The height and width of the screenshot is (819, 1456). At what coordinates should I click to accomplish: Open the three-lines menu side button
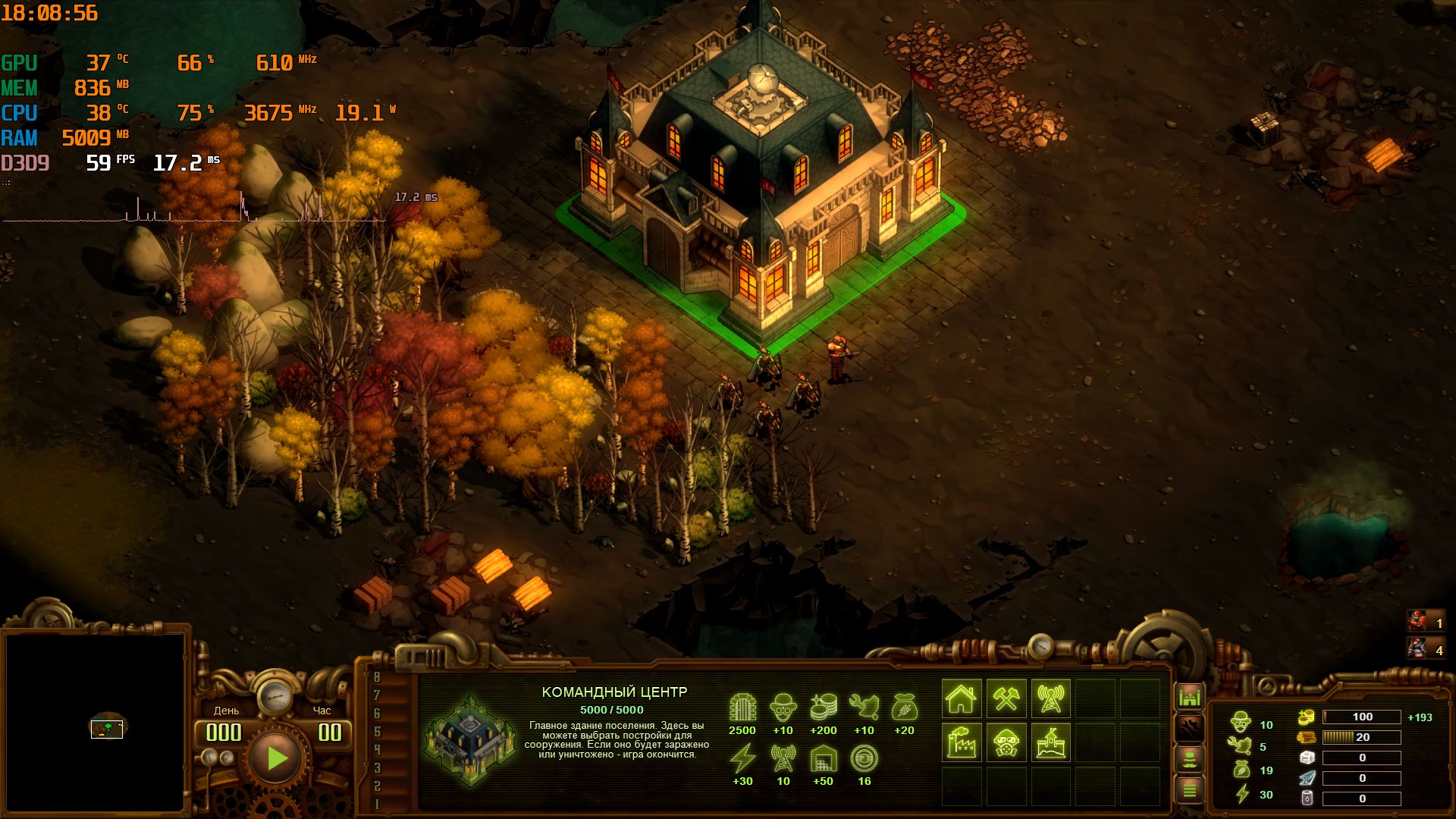tap(1190, 791)
